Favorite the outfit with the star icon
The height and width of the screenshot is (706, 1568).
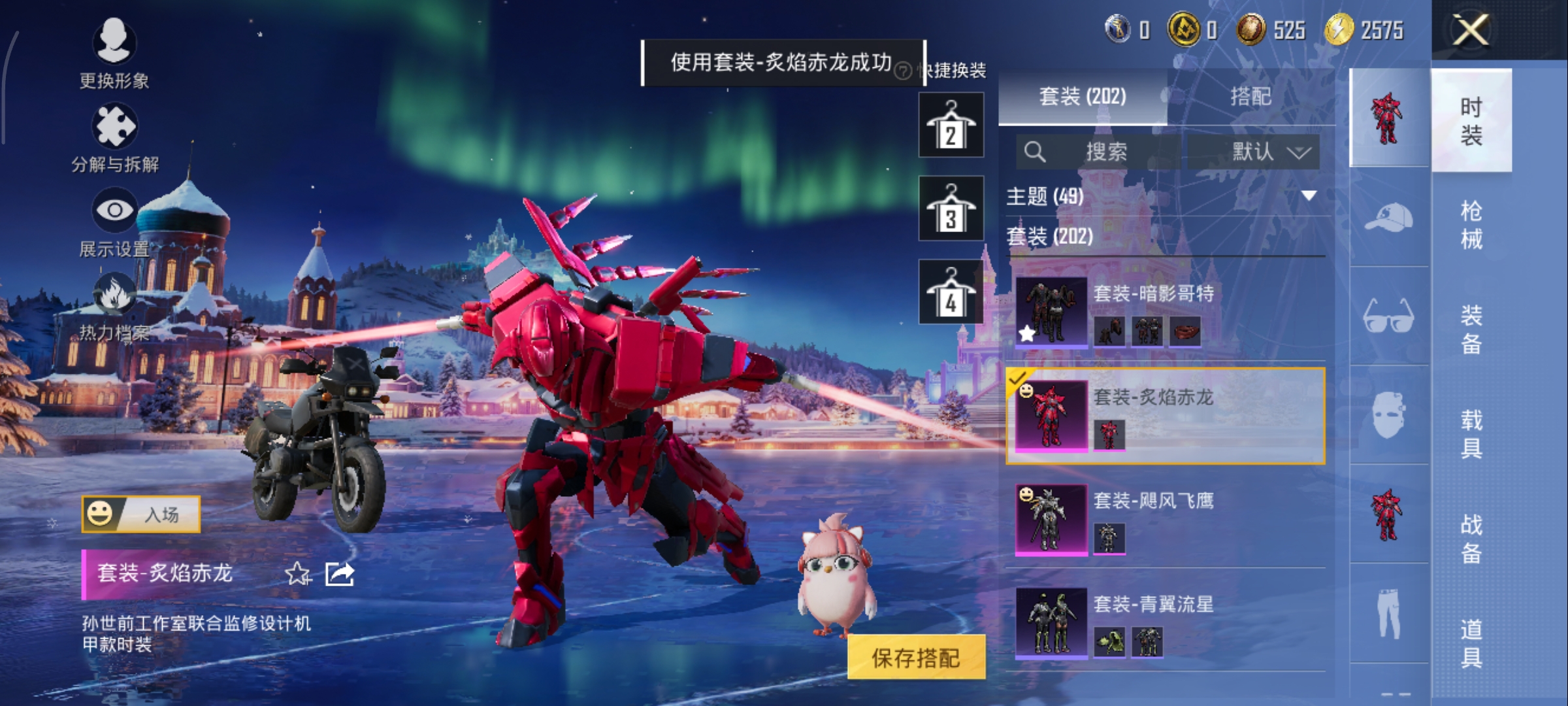point(298,574)
